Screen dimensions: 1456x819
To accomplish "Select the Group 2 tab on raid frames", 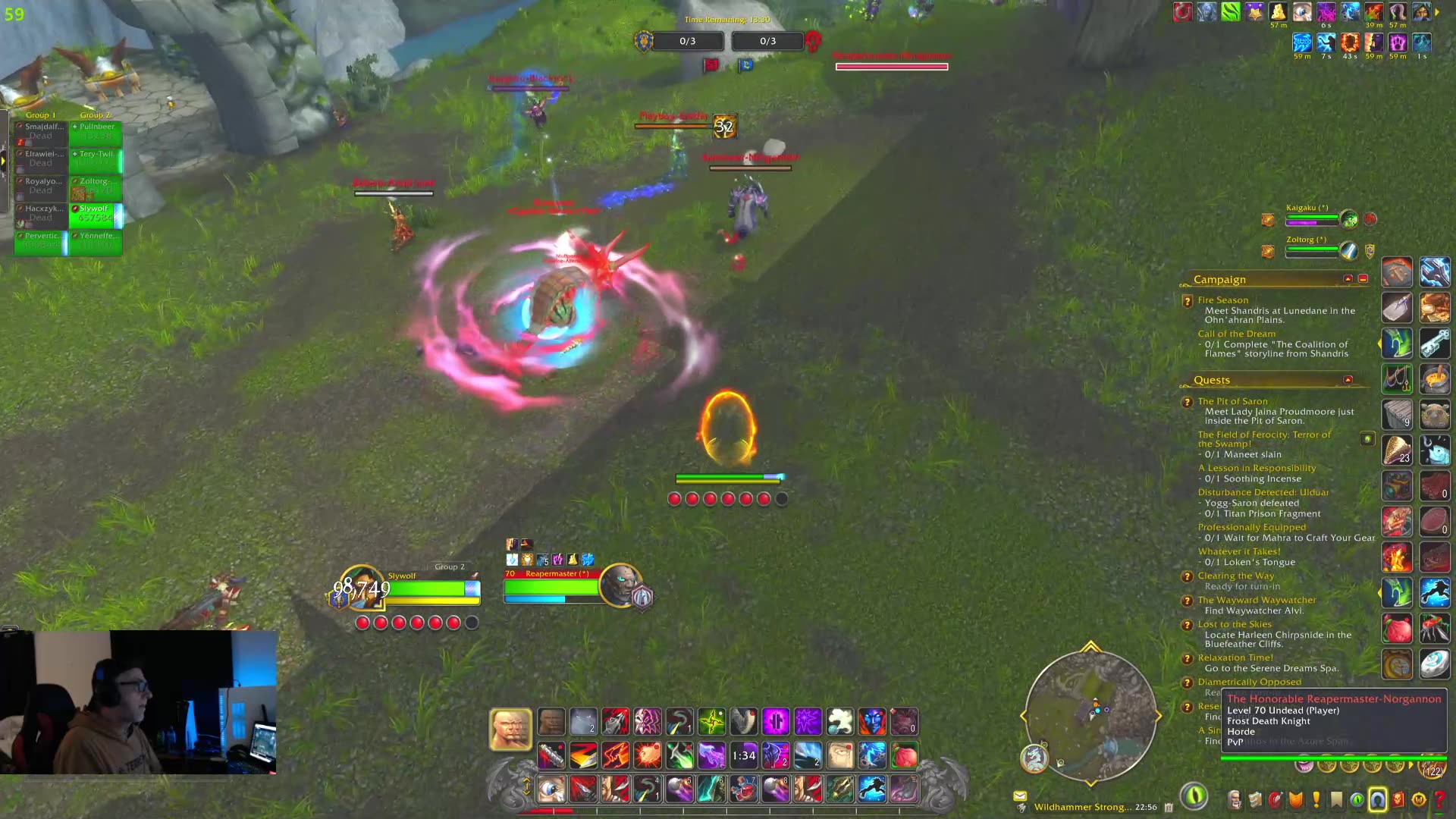I will pos(96,114).
